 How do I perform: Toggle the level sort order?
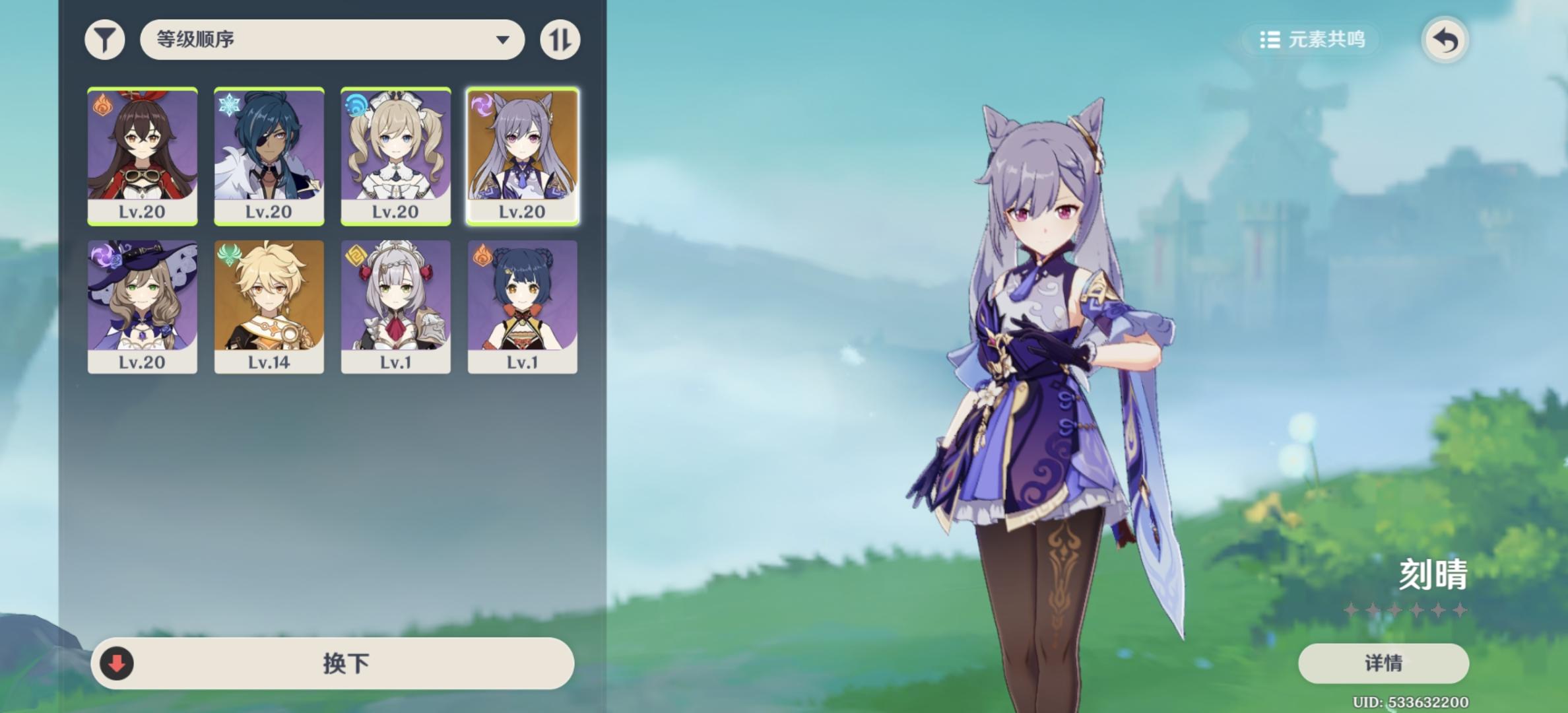click(560, 39)
